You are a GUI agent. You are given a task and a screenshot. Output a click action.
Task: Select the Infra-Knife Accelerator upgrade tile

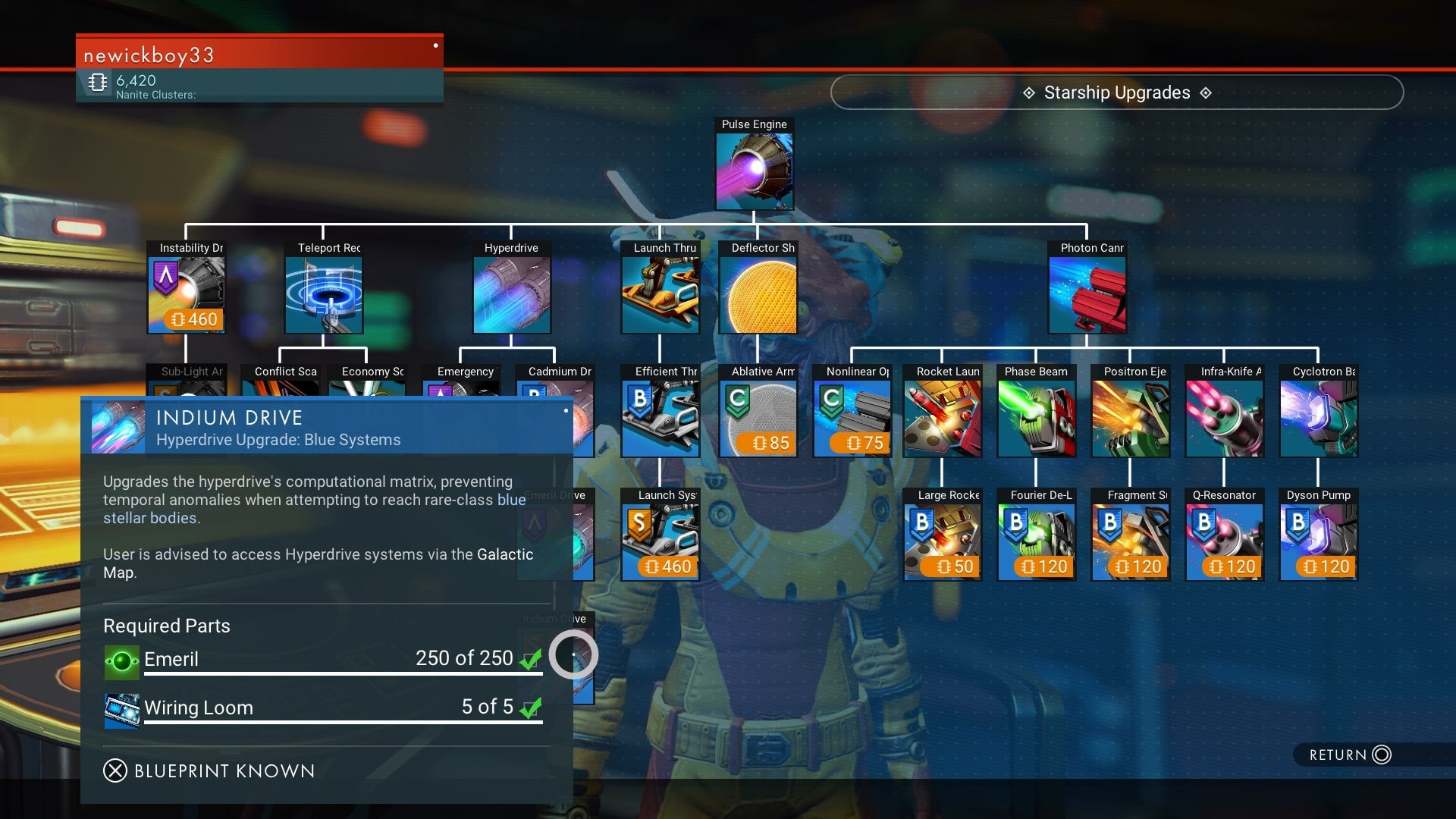click(1224, 419)
